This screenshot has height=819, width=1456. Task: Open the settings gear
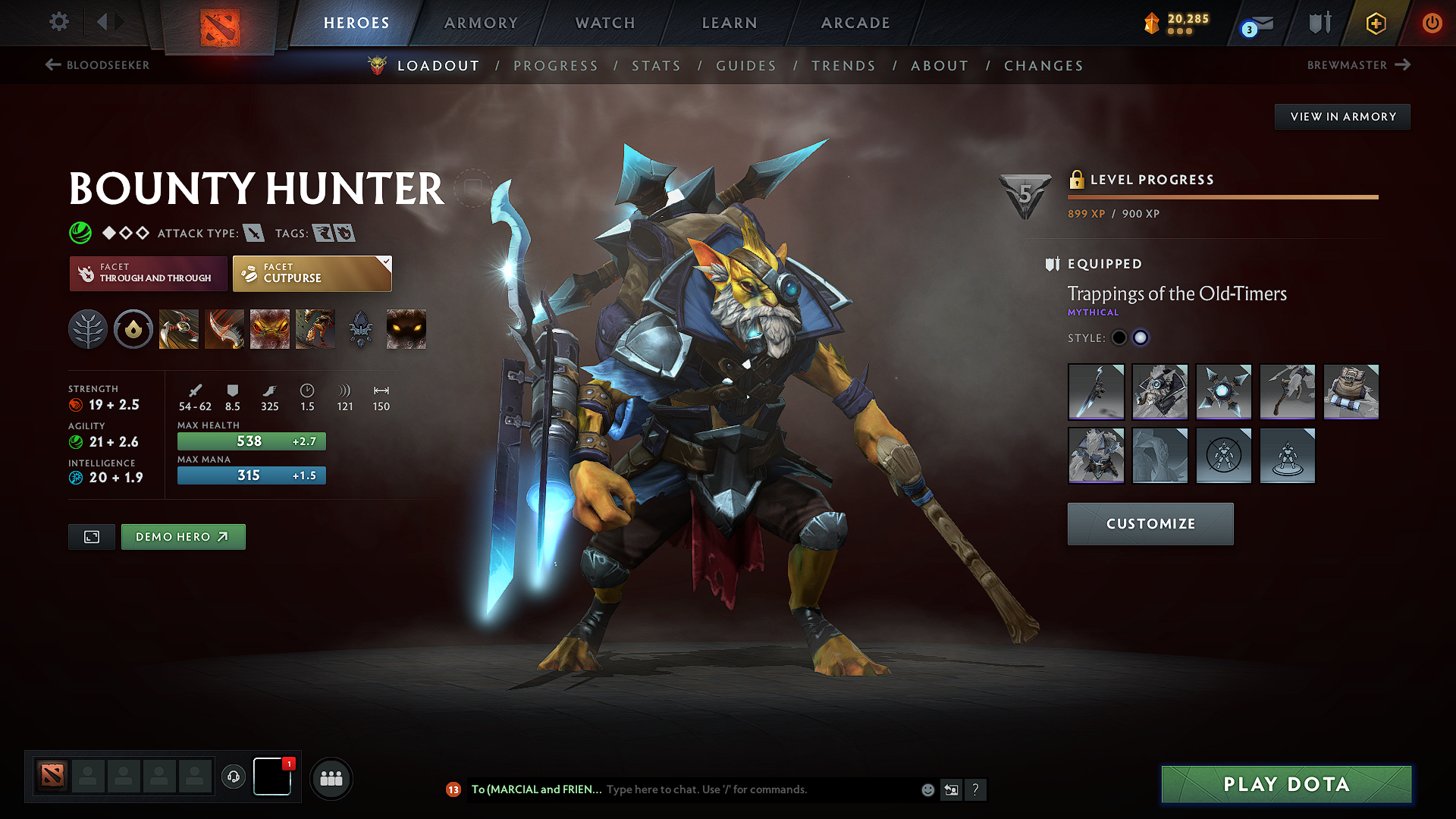(x=58, y=22)
